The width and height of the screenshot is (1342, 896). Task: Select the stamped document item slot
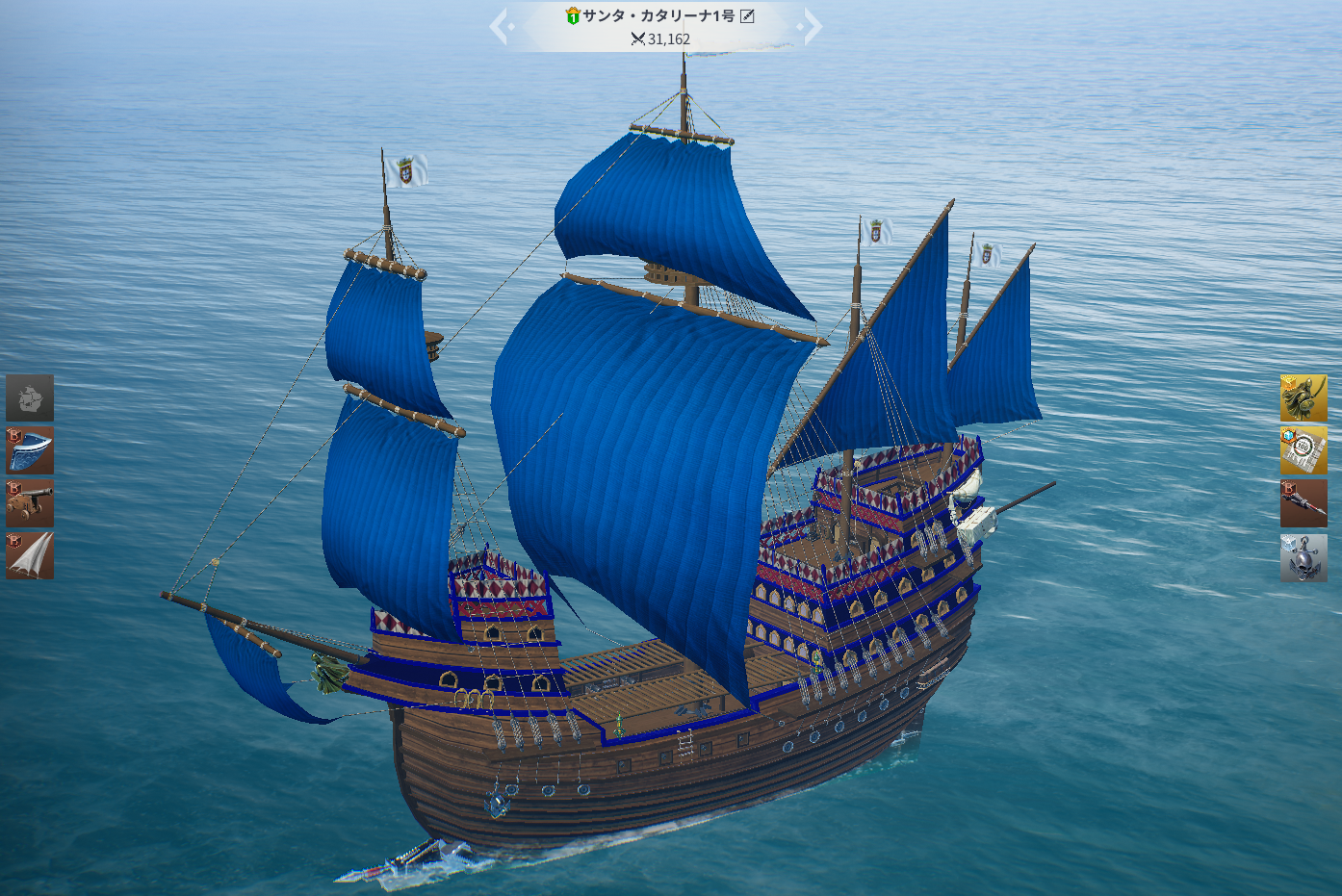1303,451
